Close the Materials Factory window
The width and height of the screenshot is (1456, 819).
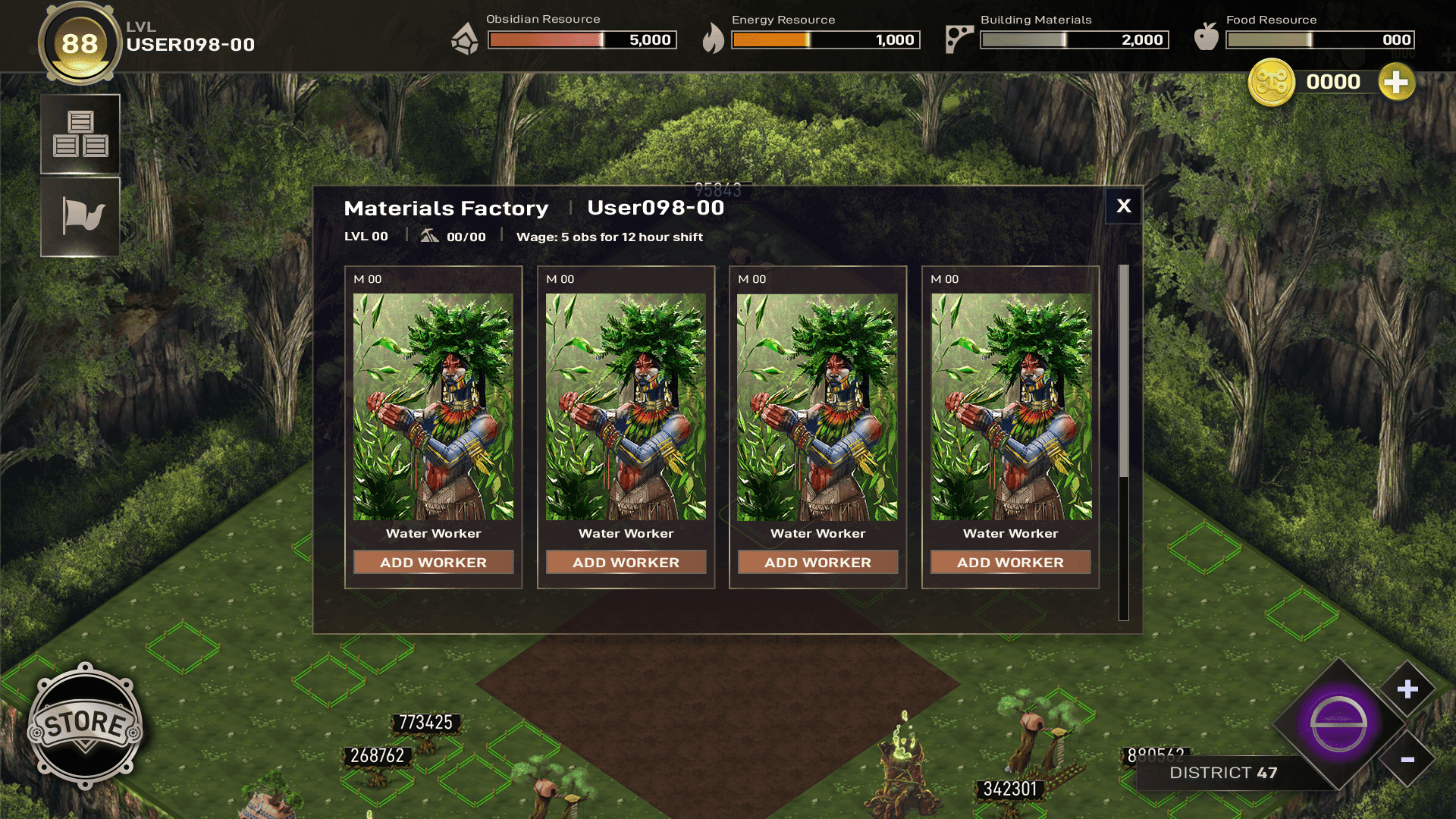click(x=1122, y=206)
